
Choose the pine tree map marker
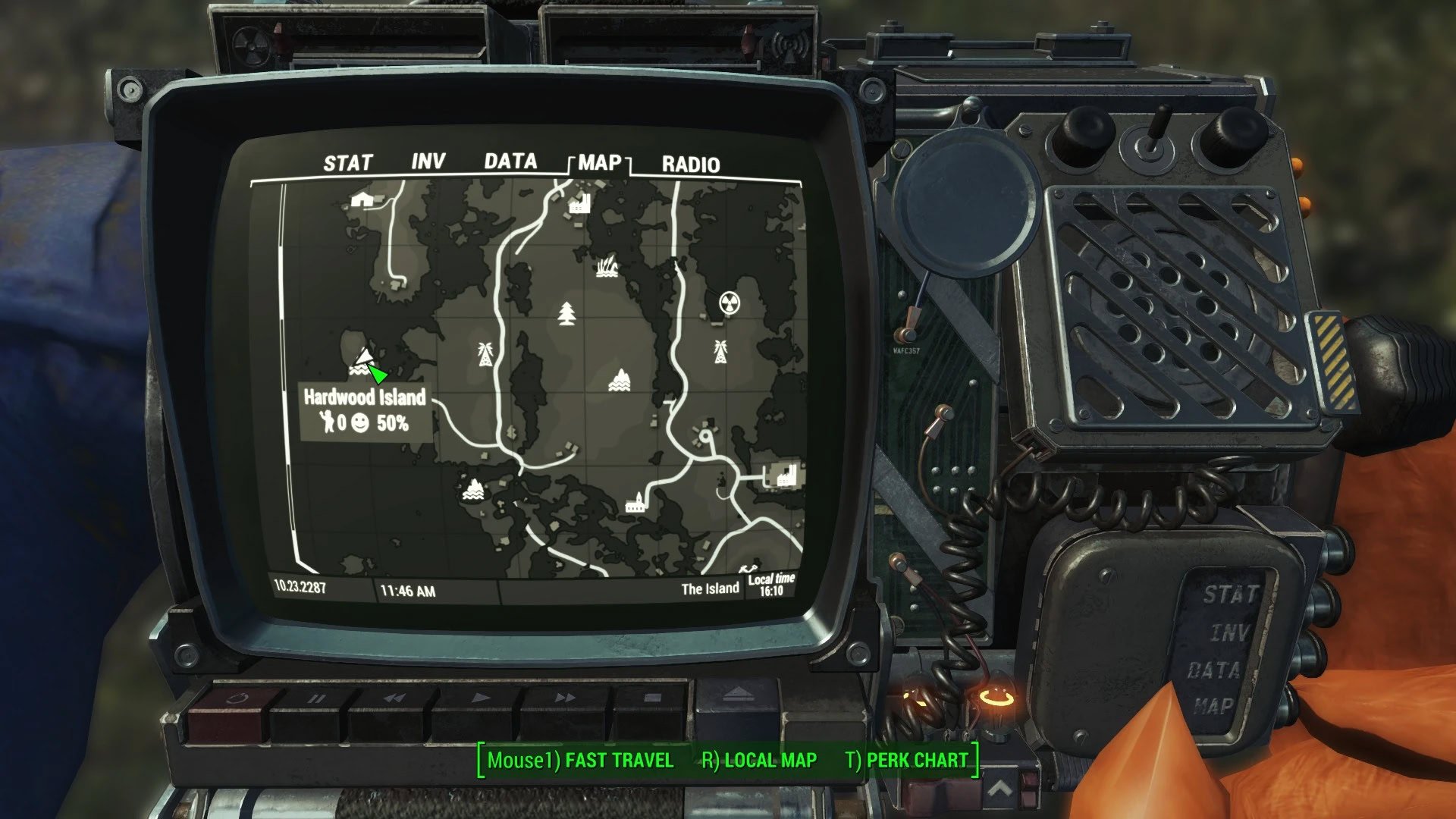pos(566,313)
